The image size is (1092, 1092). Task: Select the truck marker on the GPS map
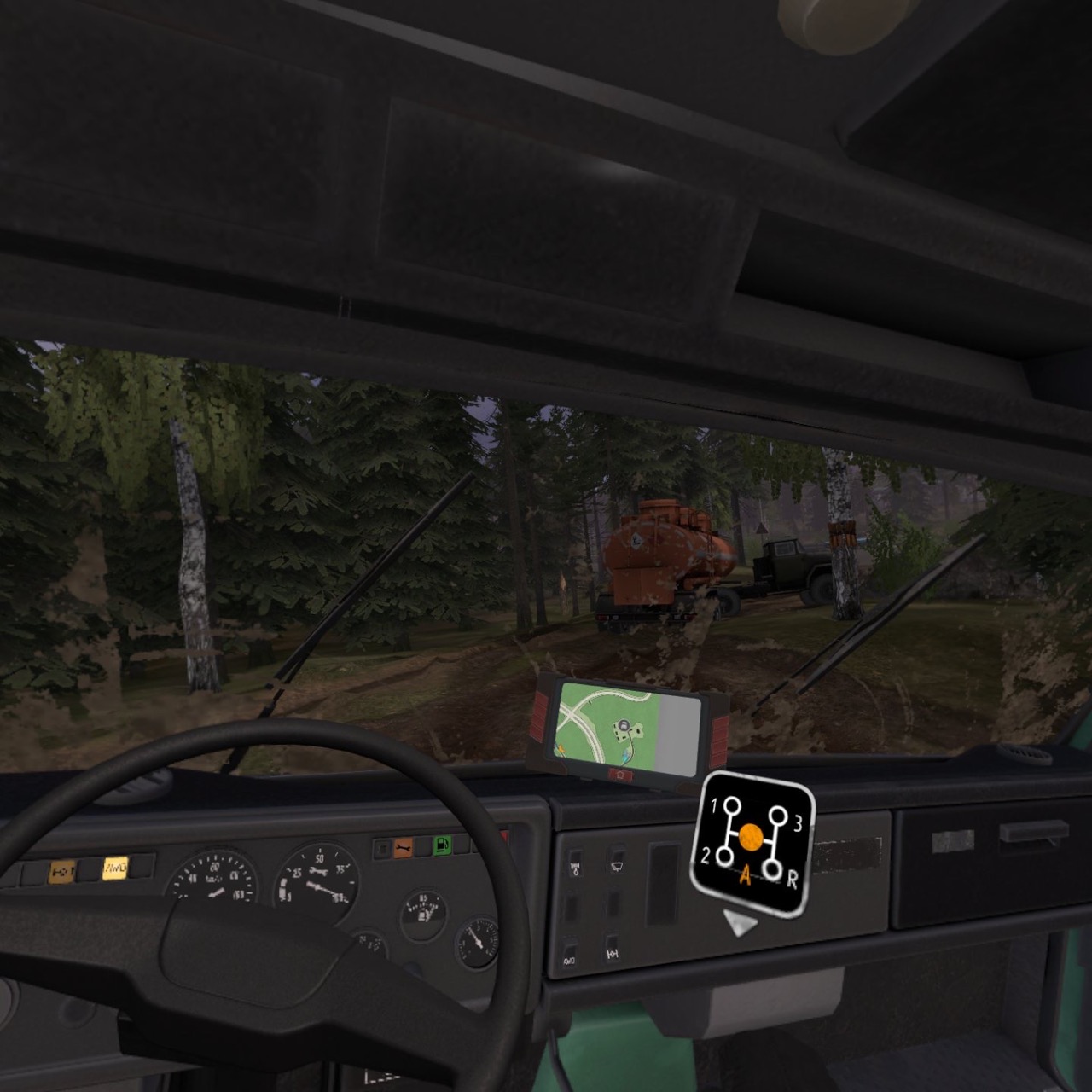(624, 725)
